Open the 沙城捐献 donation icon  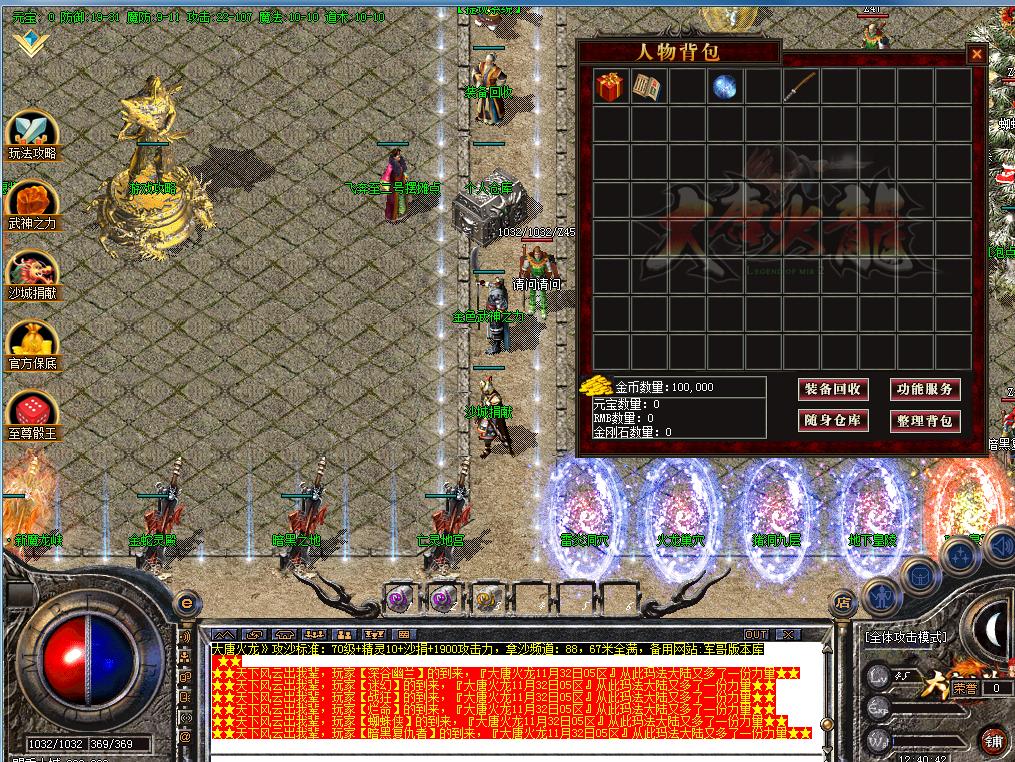32,275
